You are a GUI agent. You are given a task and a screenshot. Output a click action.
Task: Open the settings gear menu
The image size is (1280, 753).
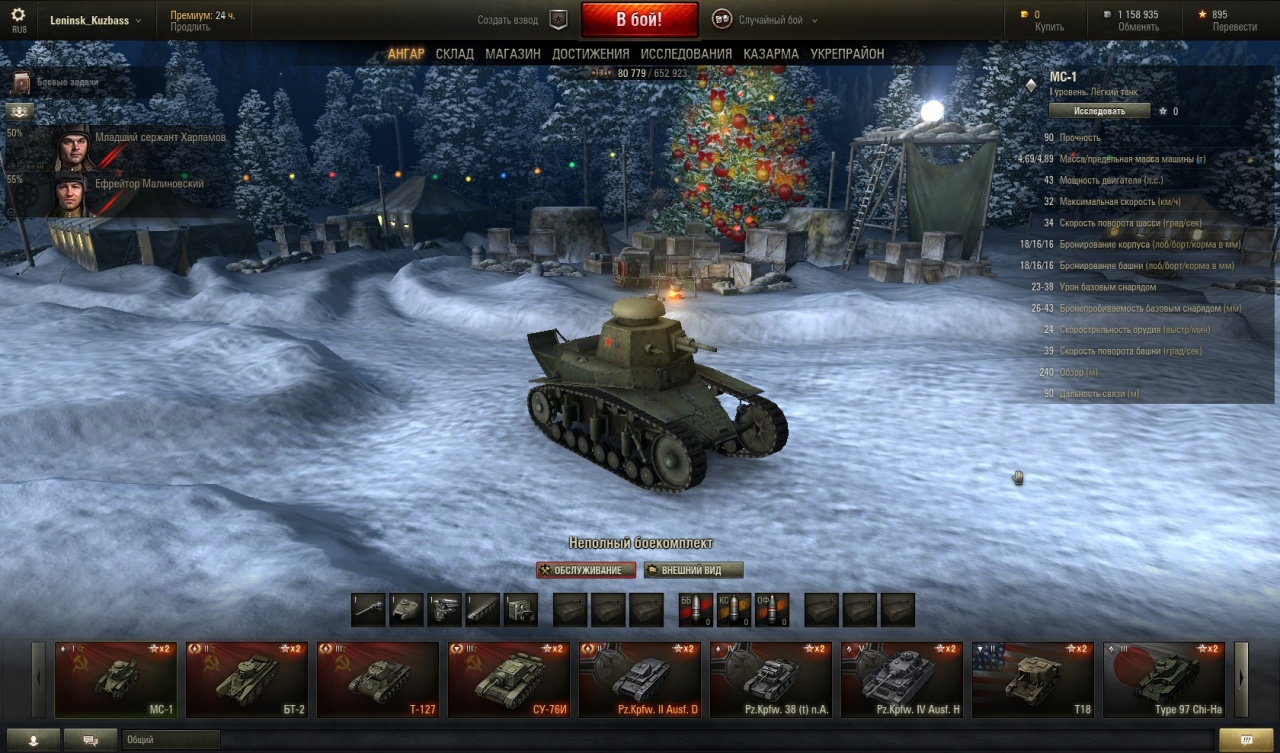tap(19, 16)
